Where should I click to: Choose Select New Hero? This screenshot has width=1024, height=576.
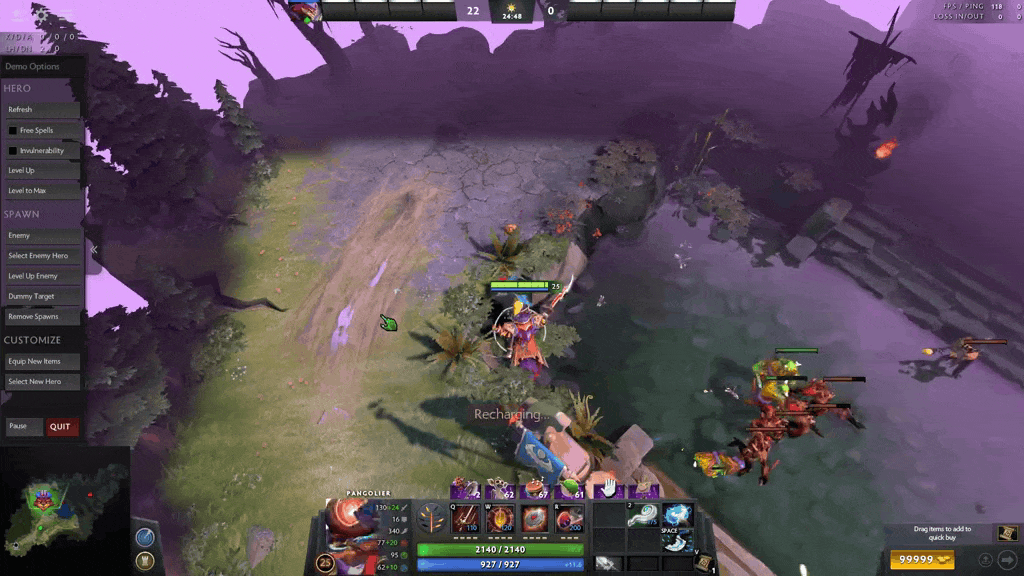point(41,382)
